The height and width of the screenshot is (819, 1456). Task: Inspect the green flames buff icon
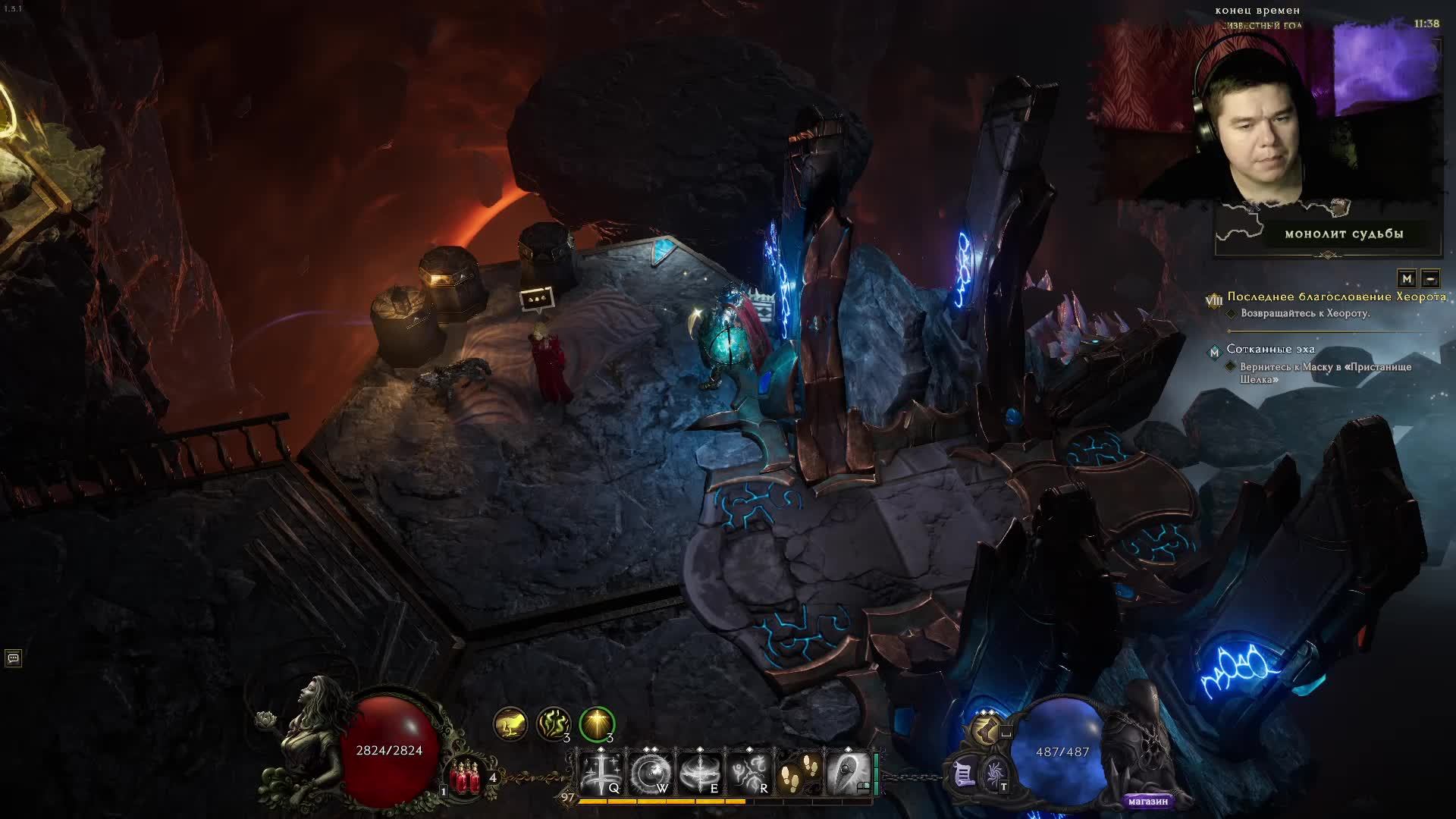tap(554, 724)
